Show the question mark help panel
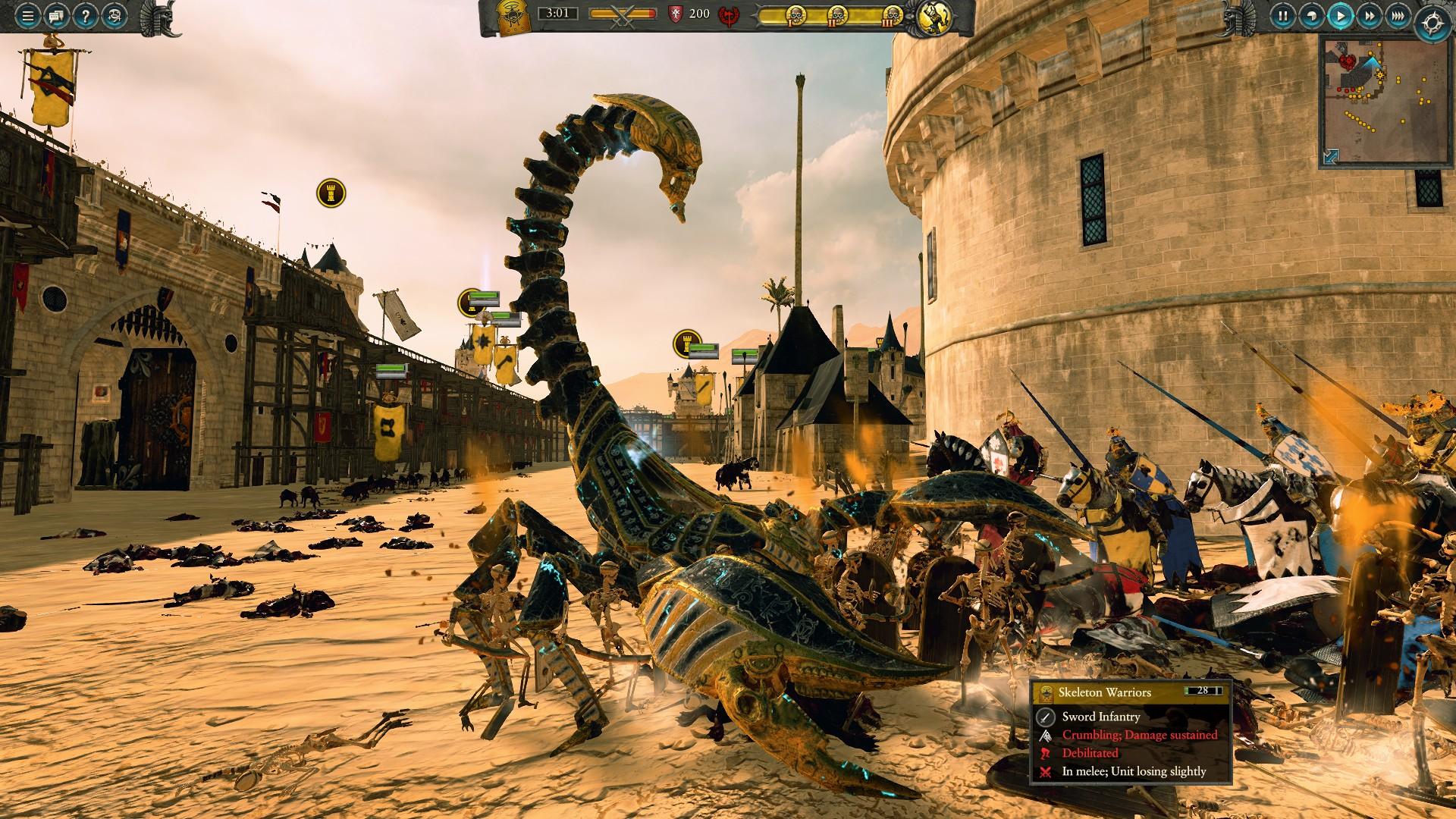Image resolution: width=1456 pixels, height=819 pixels. coord(85,15)
